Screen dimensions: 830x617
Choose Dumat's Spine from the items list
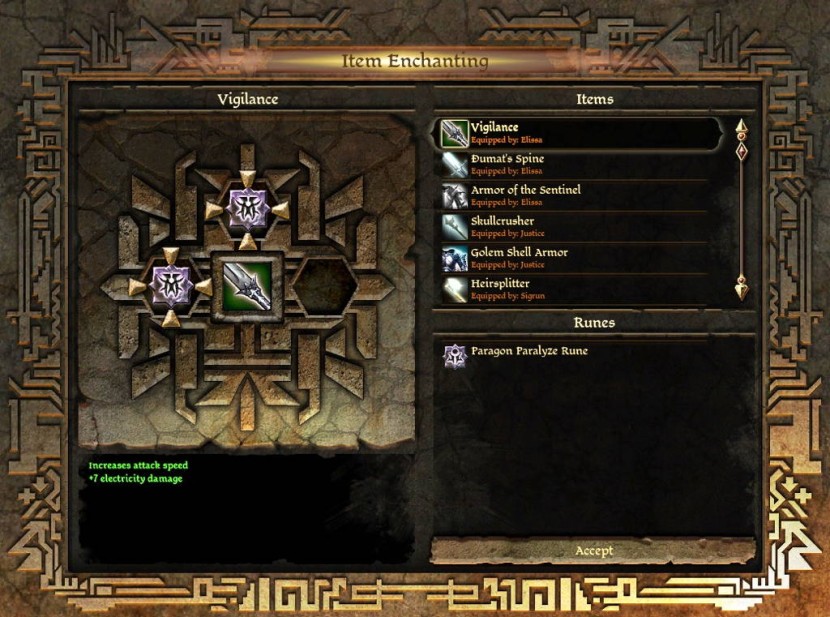[x=580, y=164]
